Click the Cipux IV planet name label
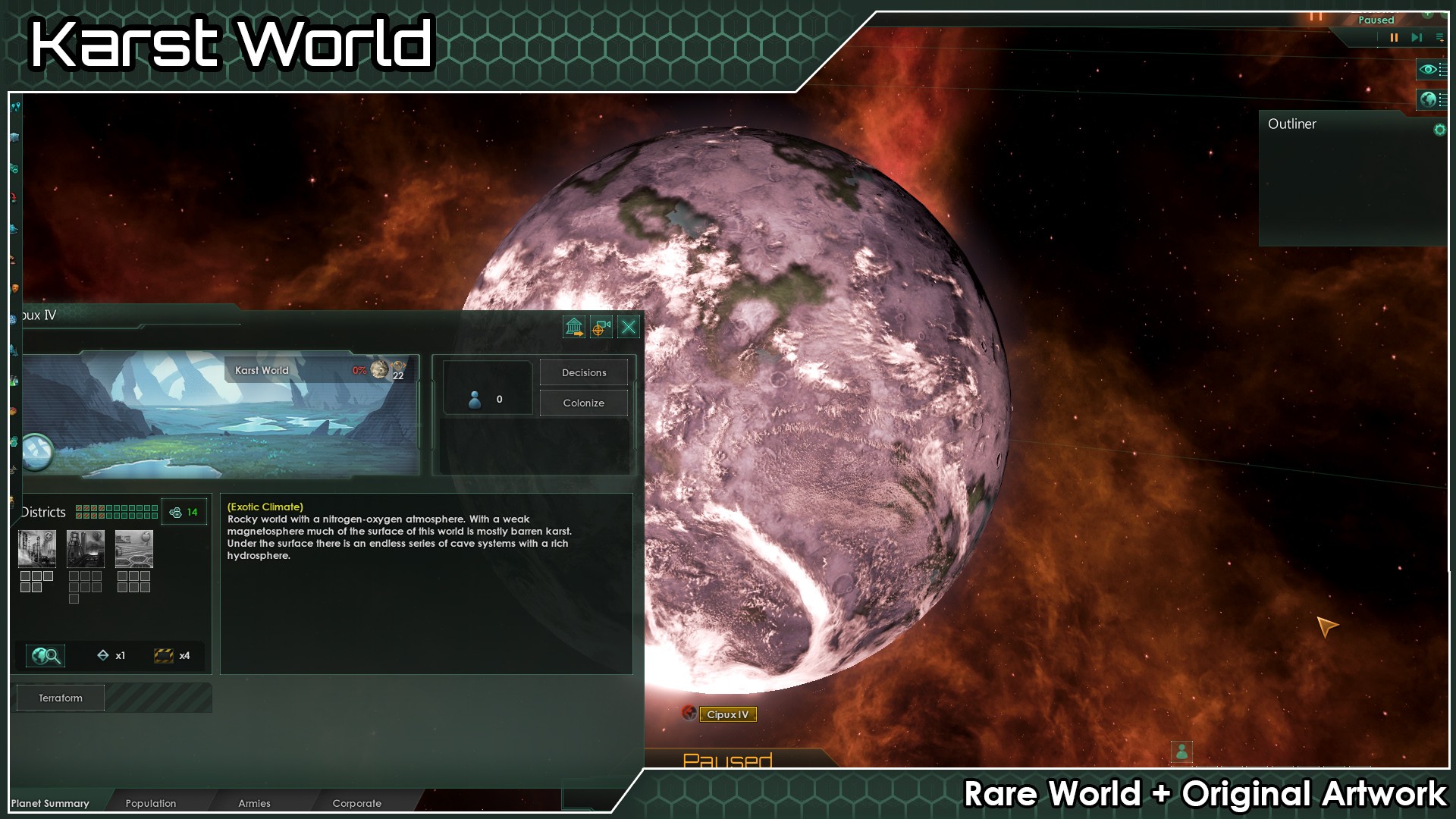This screenshot has width=1456, height=819. click(727, 714)
